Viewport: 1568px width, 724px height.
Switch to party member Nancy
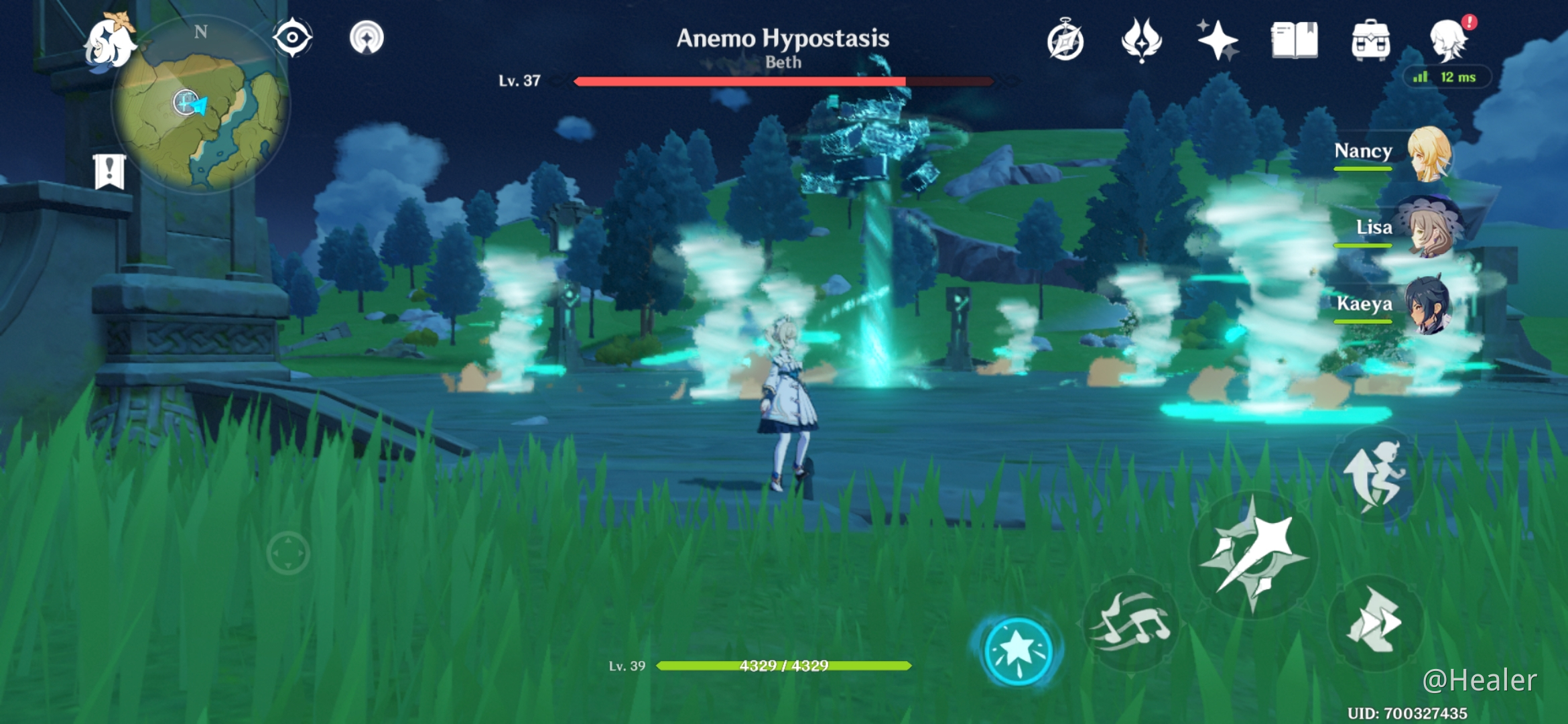coord(1429,154)
